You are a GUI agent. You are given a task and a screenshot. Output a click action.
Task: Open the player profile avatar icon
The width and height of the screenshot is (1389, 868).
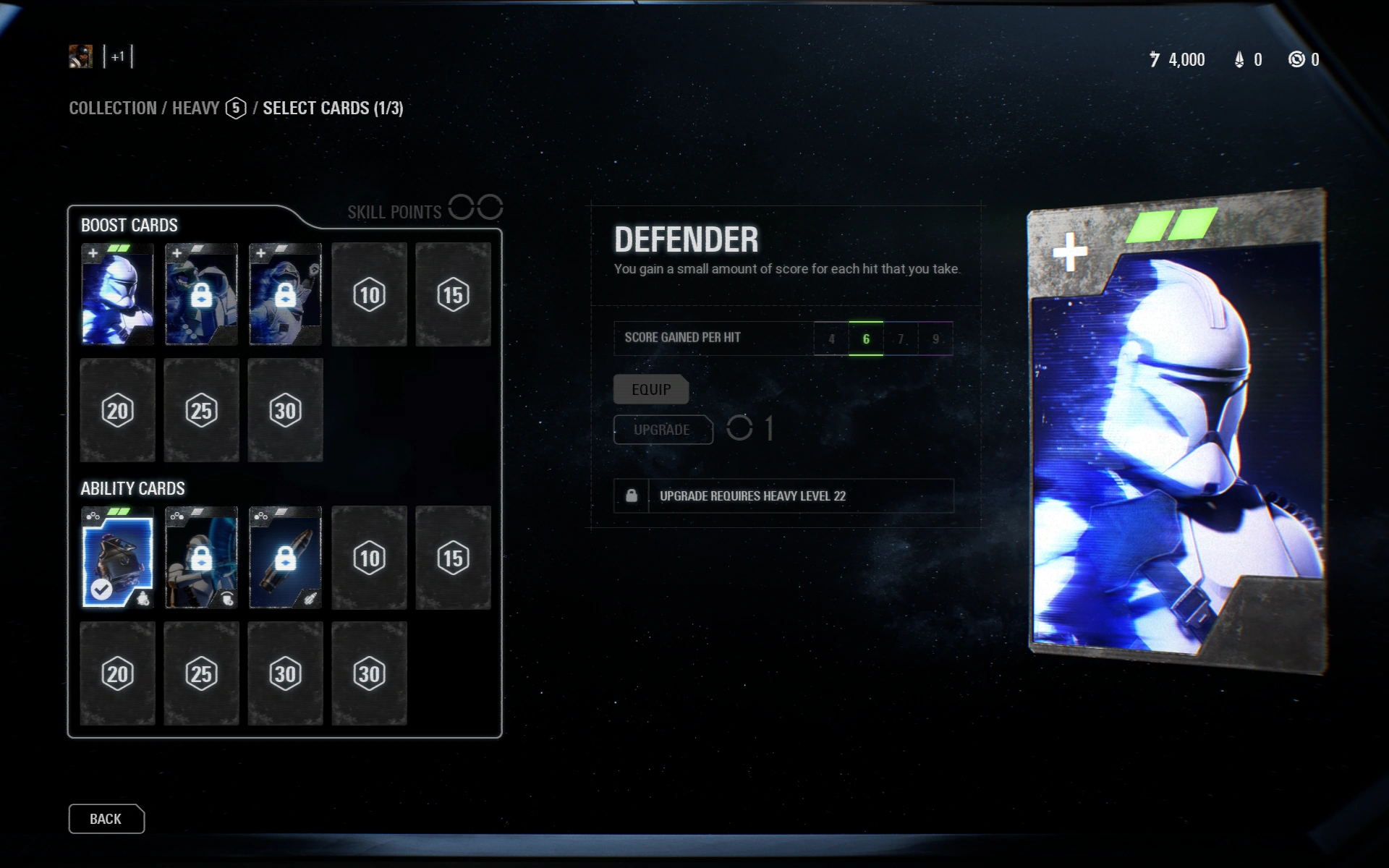[x=82, y=57]
